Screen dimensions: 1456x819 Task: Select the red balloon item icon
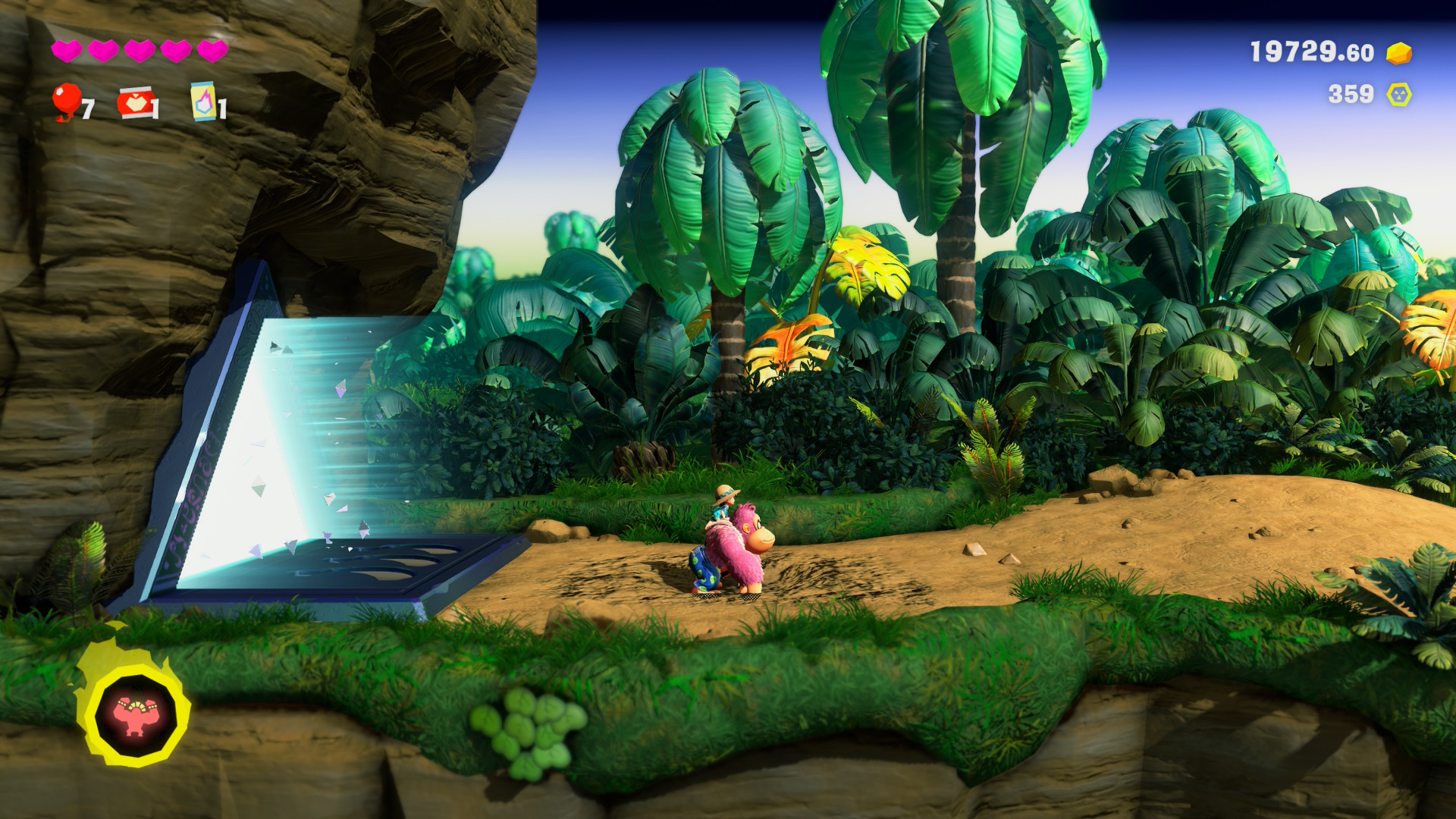point(67,101)
